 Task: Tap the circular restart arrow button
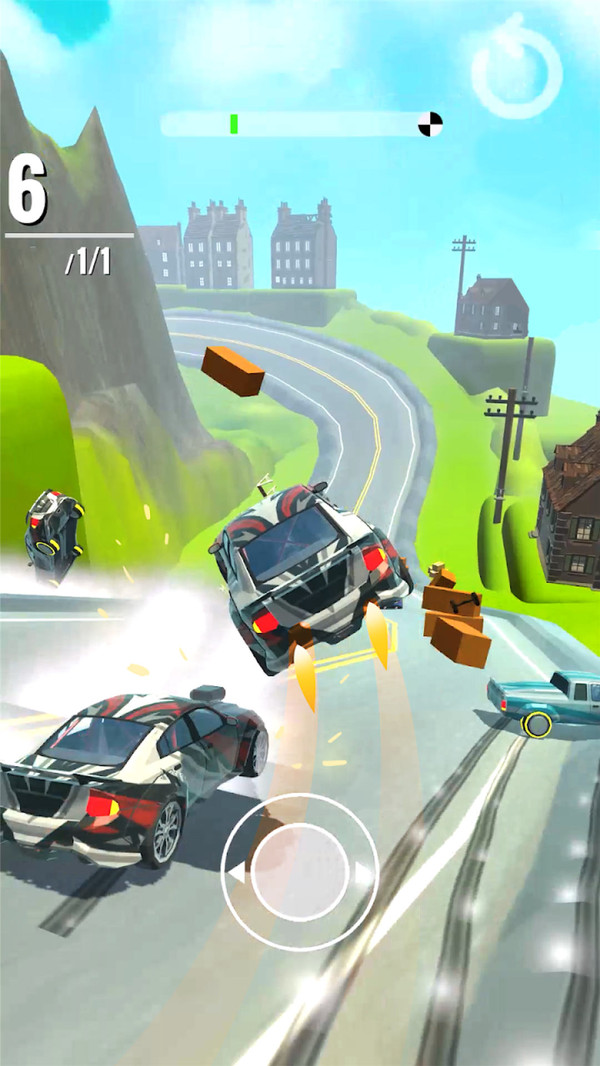pyautogui.click(x=516, y=70)
